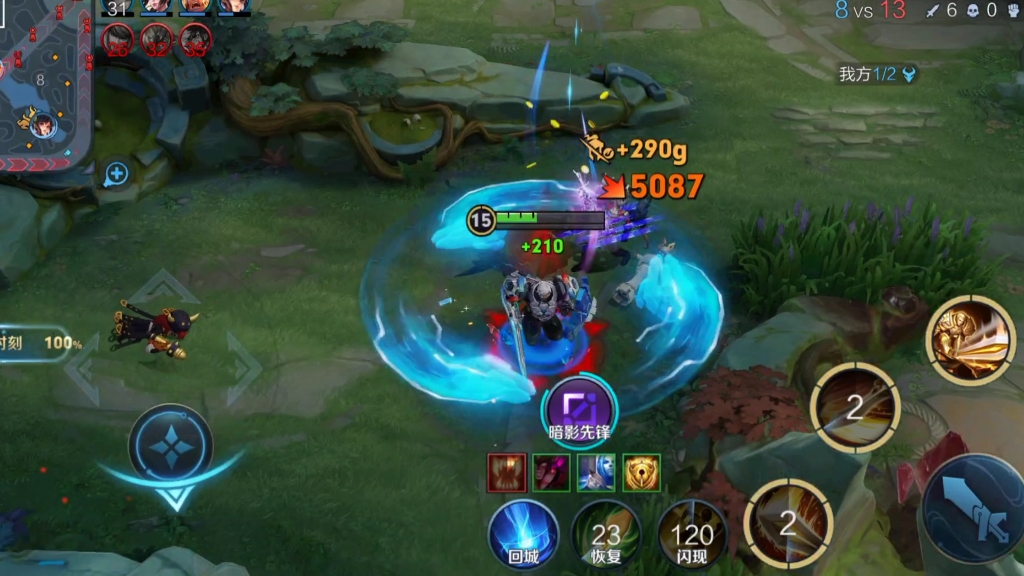
Task: Tap the 回城 recall button
Action: (x=523, y=534)
